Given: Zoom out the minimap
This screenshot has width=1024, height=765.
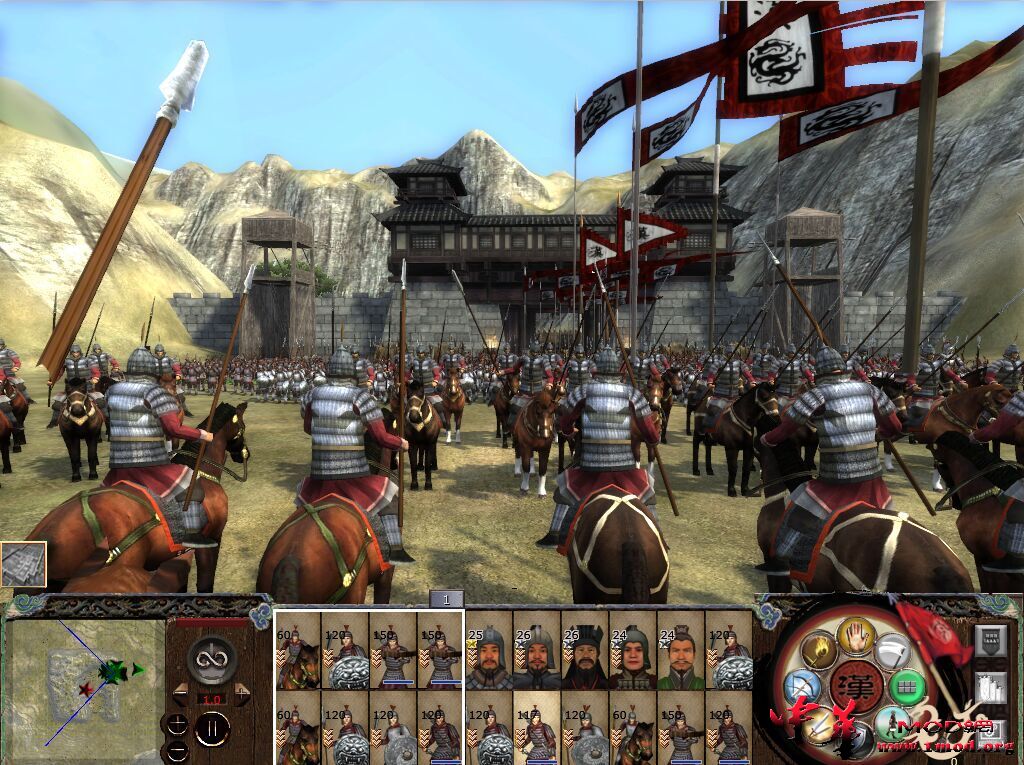Looking at the screenshot, I should pos(176,750).
